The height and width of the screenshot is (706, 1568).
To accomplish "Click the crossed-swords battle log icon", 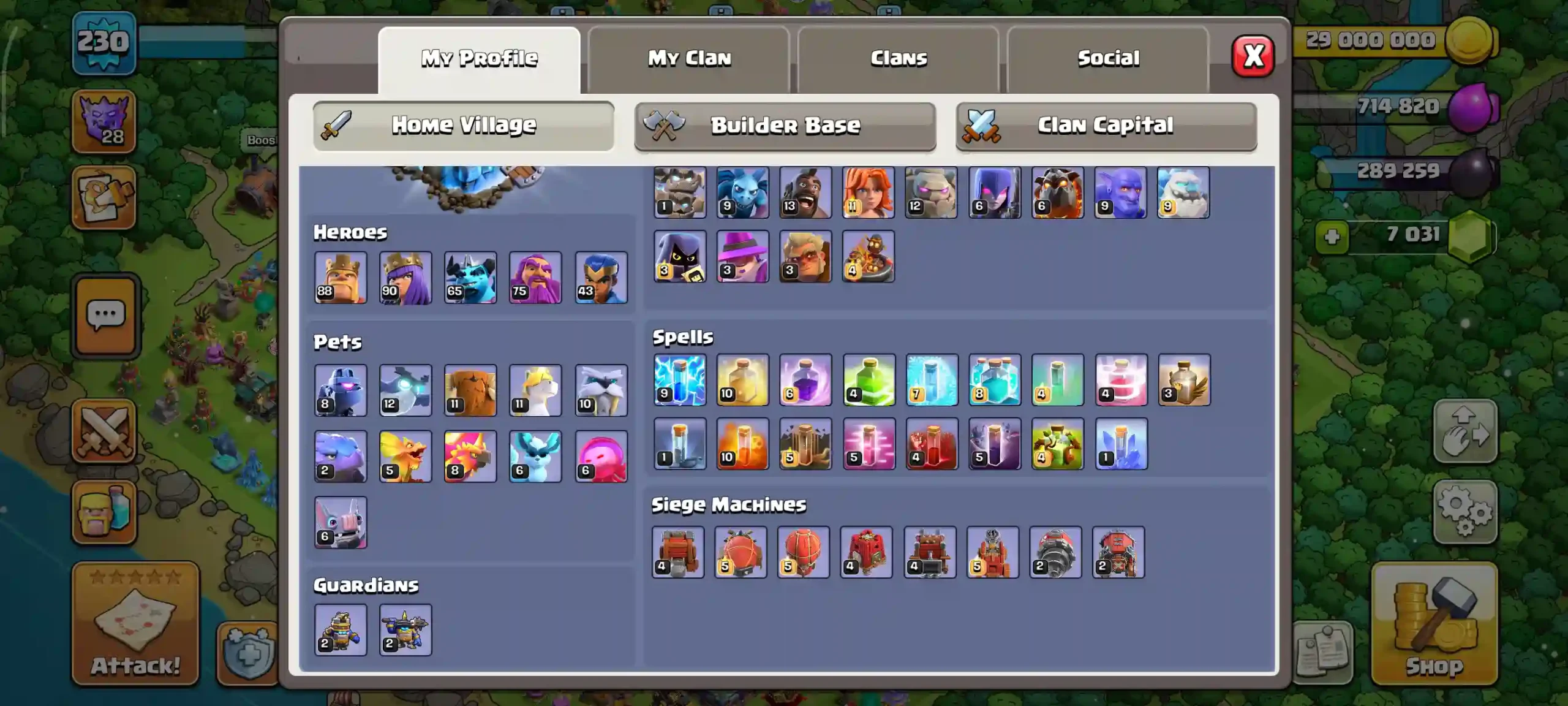I will (x=105, y=431).
